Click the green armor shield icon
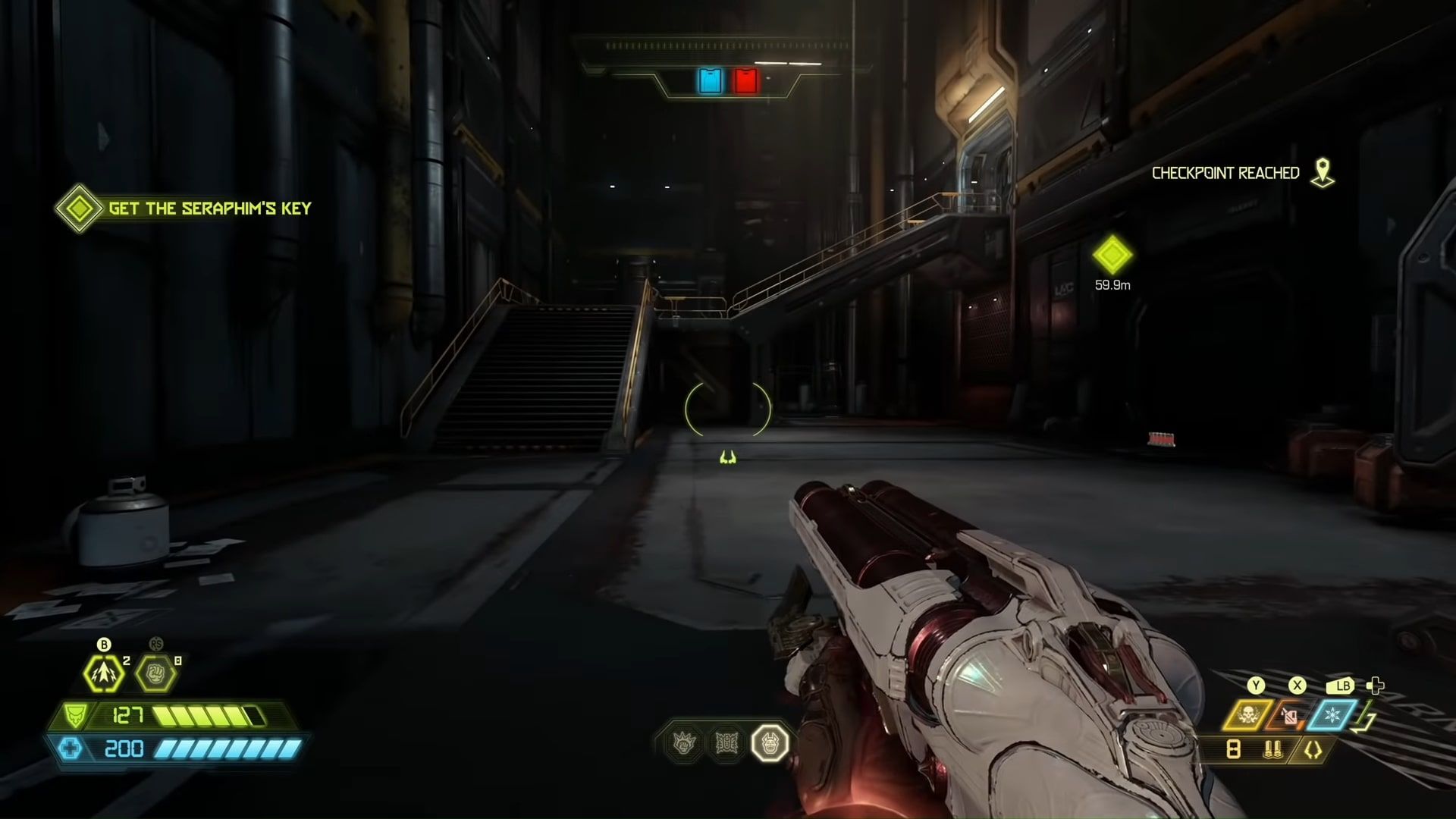This screenshot has width=1456, height=819. 76,715
